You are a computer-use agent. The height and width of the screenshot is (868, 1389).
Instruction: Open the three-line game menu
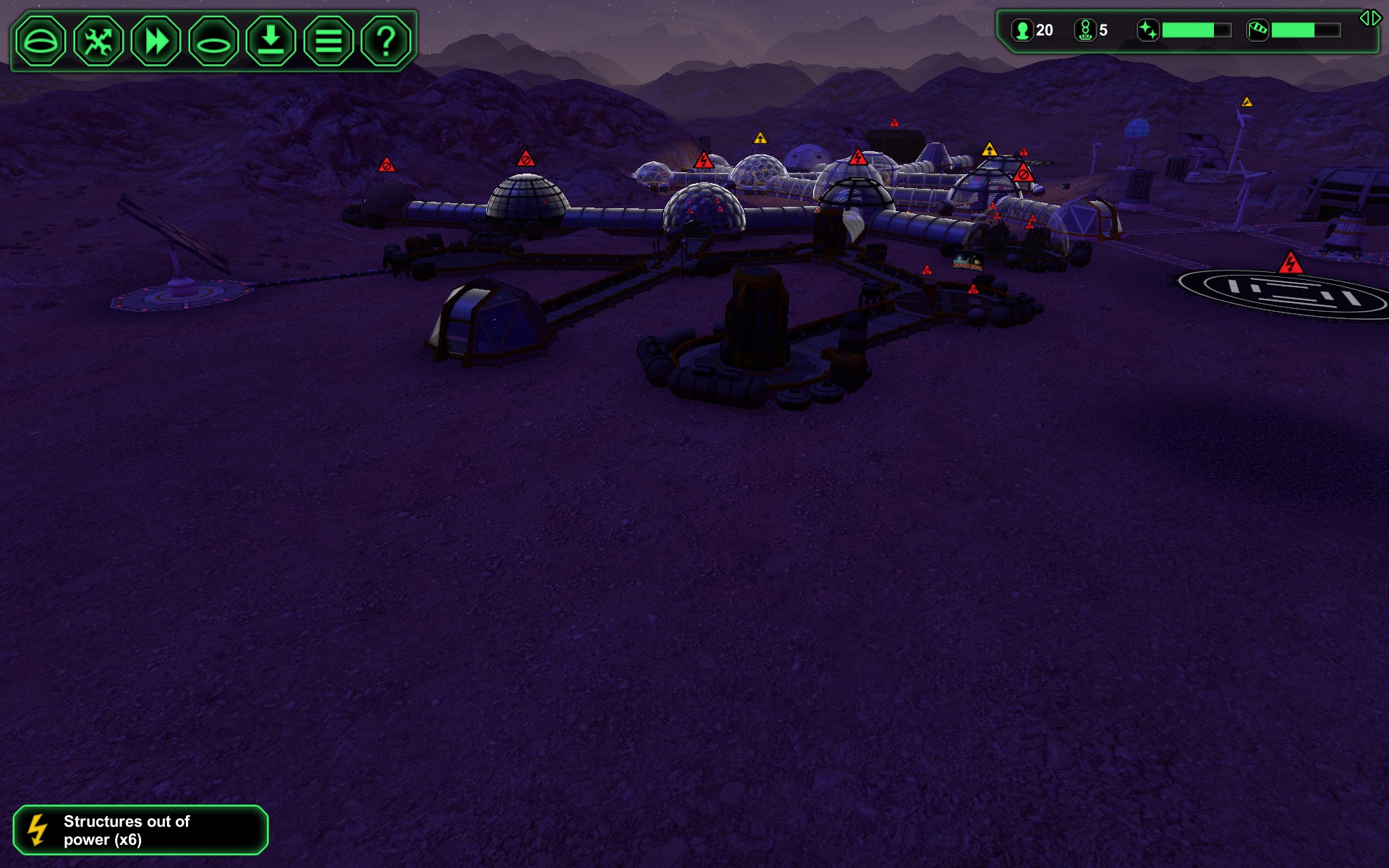[328, 41]
